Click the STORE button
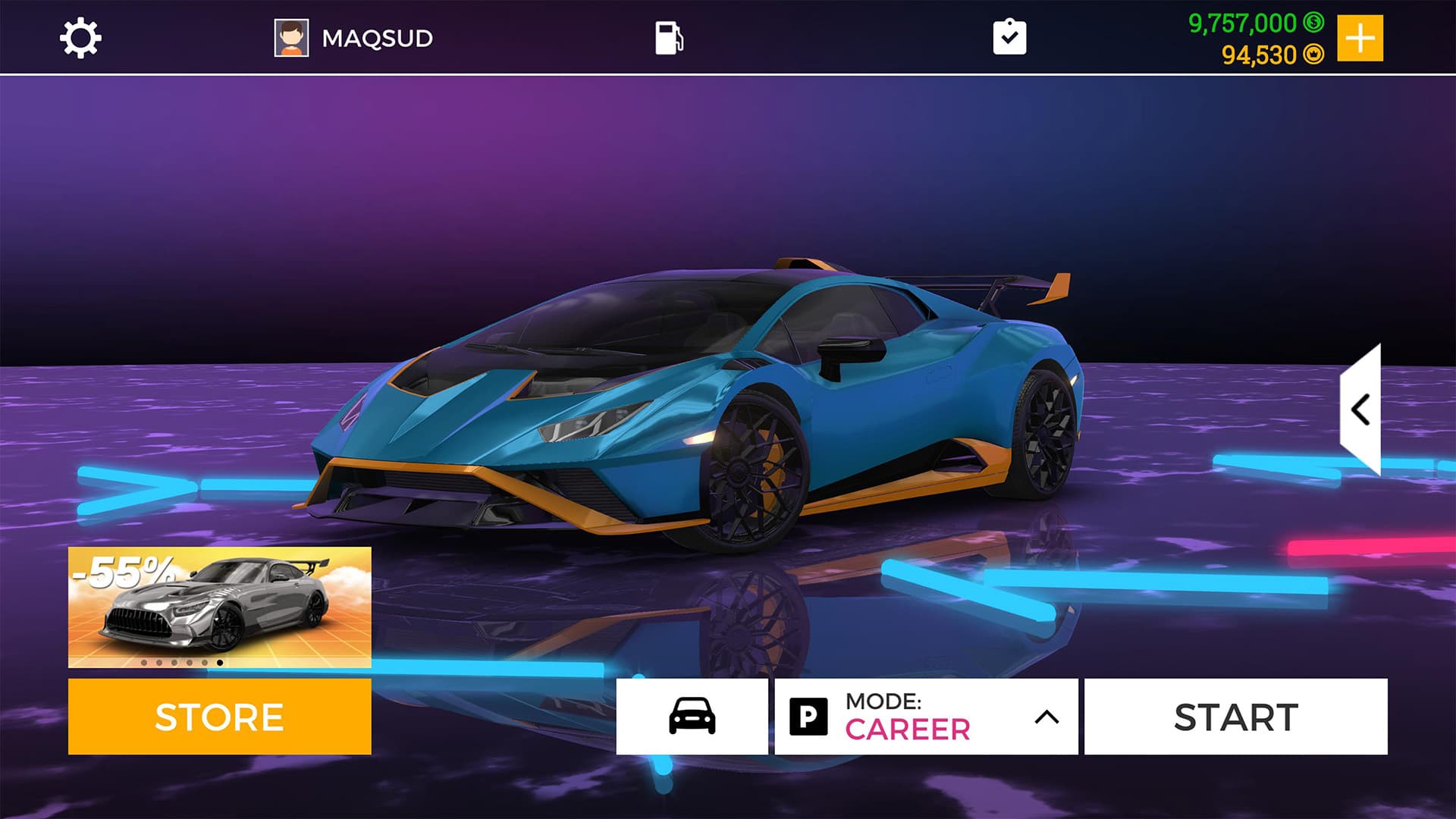Image resolution: width=1456 pixels, height=819 pixels. point(219,716)
